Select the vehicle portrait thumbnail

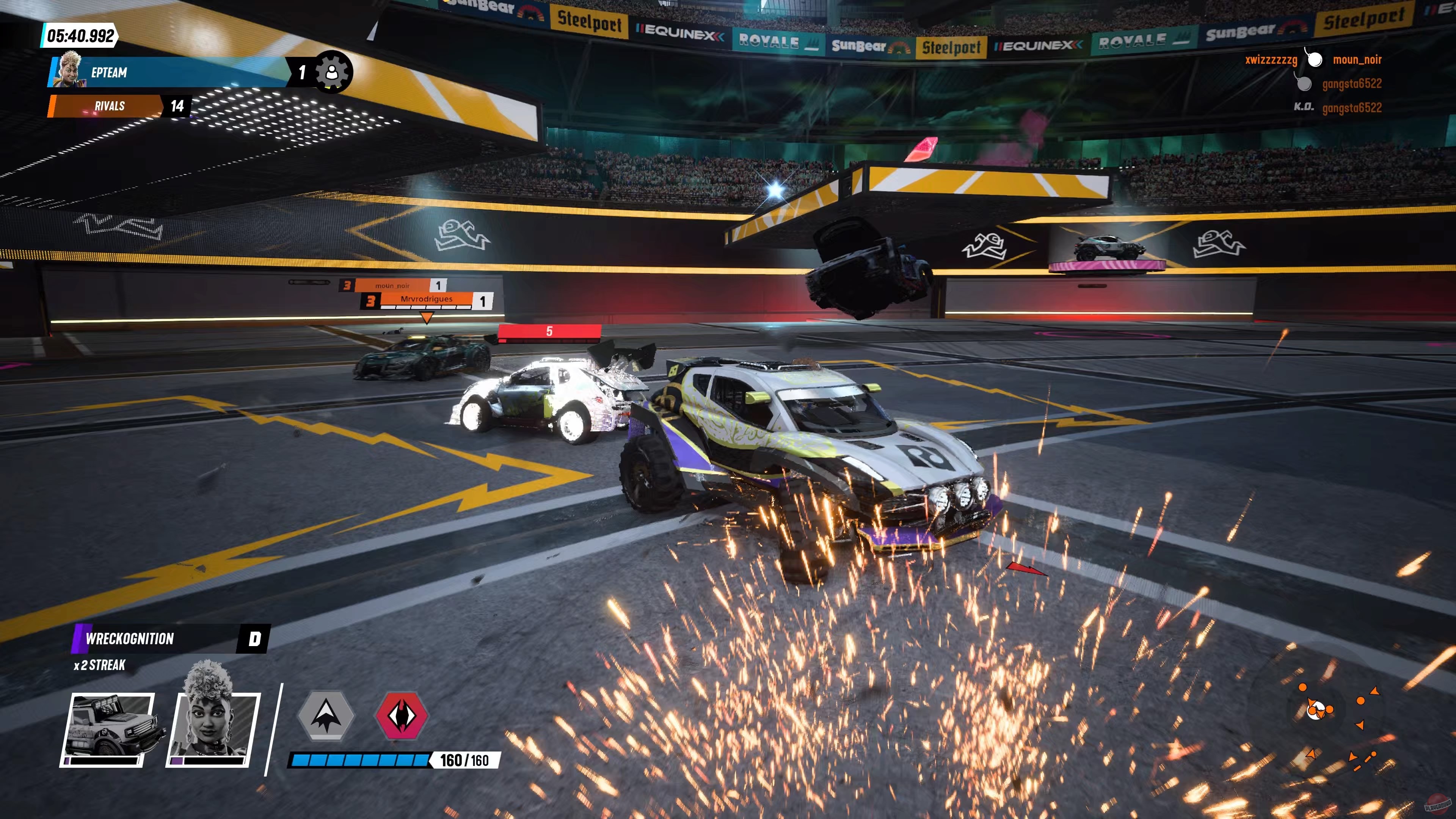pyautogui.click(x=107, y=729)
